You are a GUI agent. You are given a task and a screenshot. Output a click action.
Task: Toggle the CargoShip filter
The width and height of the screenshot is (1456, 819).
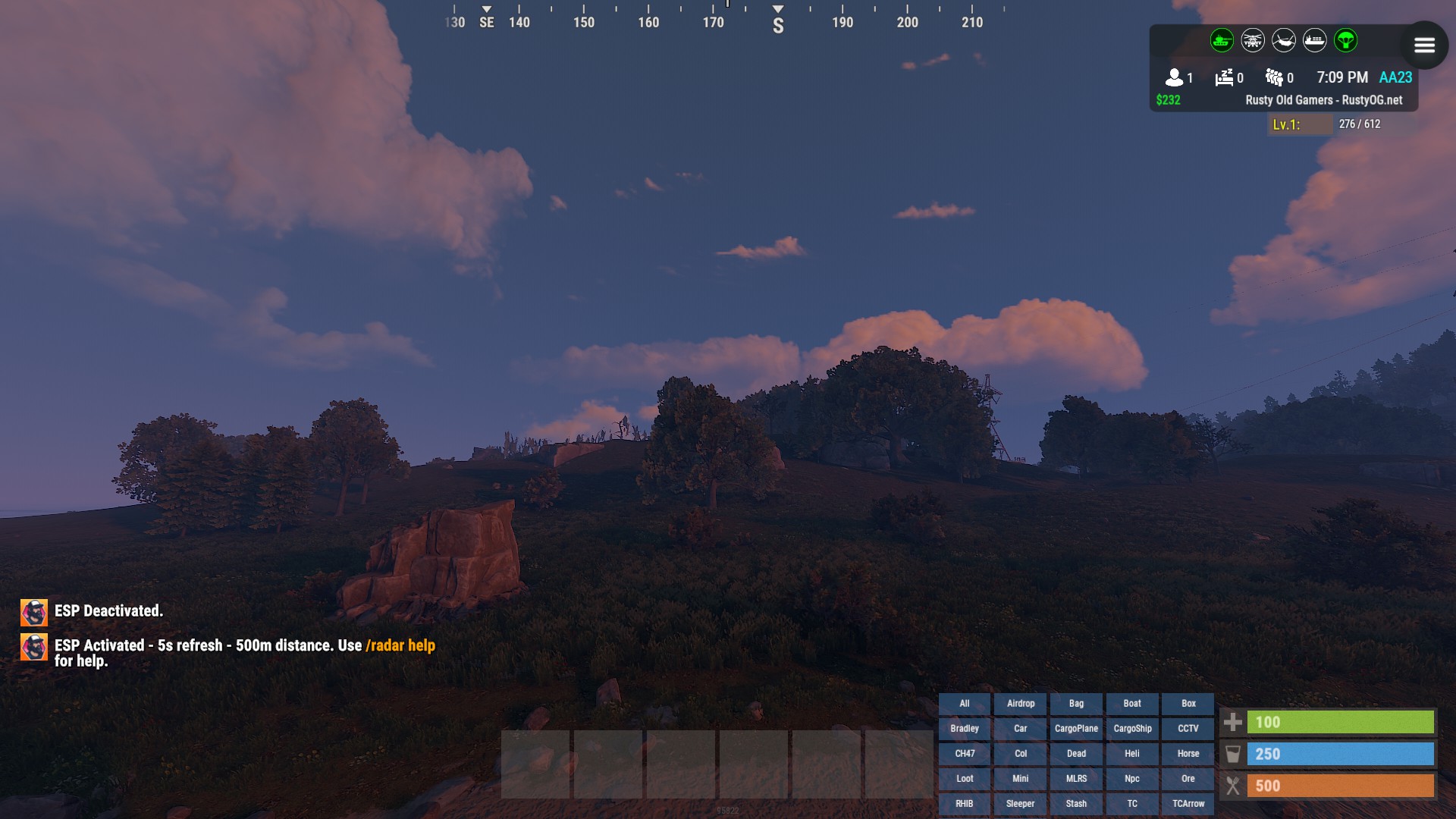1131,729
